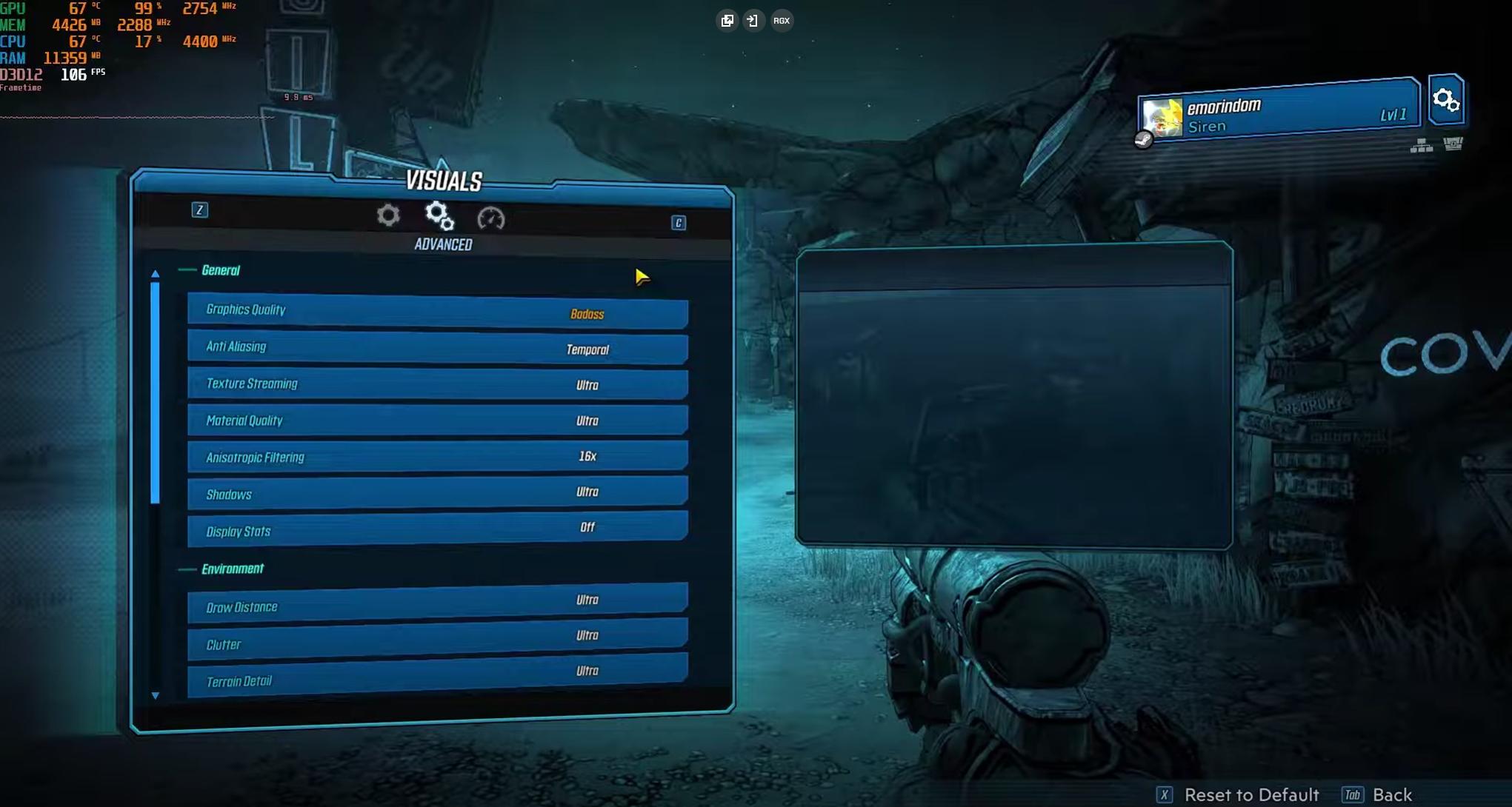Open the speedometer benchmark tab
Viewport: 1512px width, 807px height.
(490, 218)
